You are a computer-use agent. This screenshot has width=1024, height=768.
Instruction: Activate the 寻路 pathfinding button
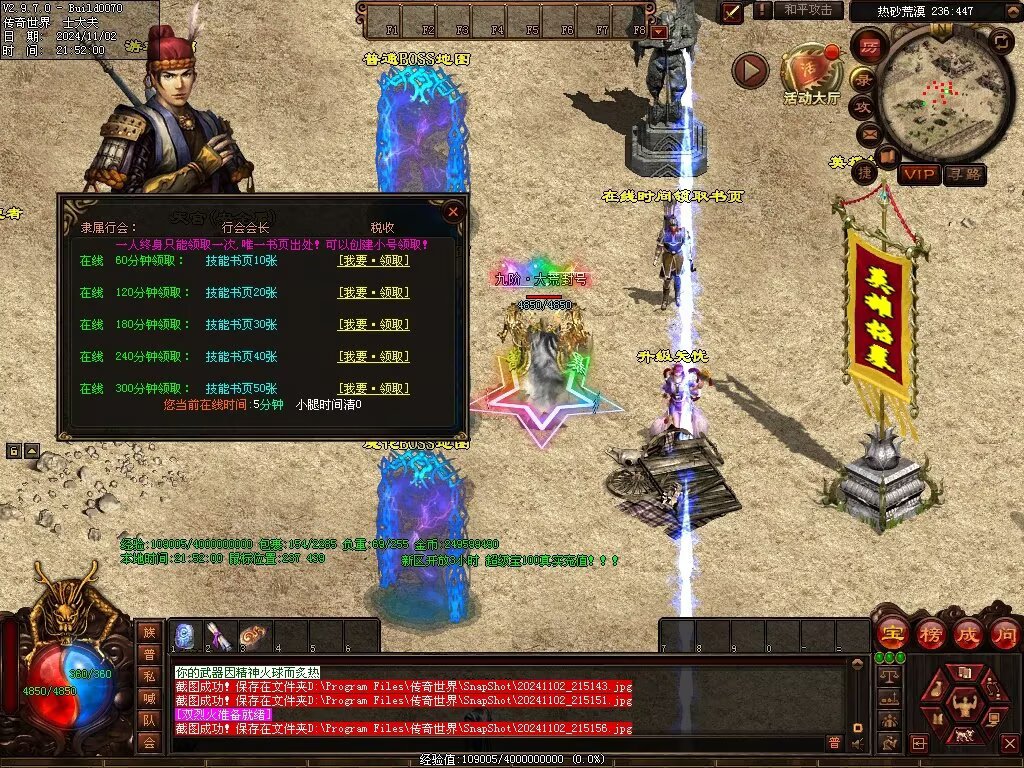coord(964,175)
